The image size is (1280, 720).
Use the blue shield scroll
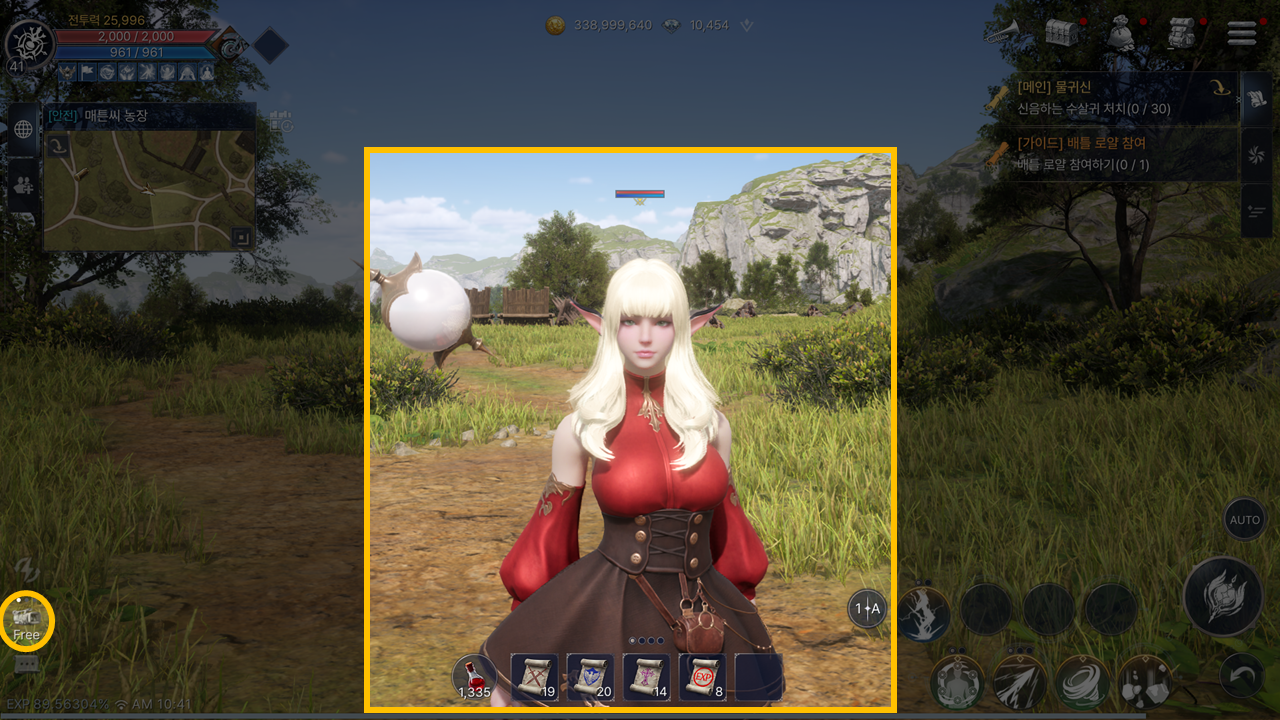point(590,677)
